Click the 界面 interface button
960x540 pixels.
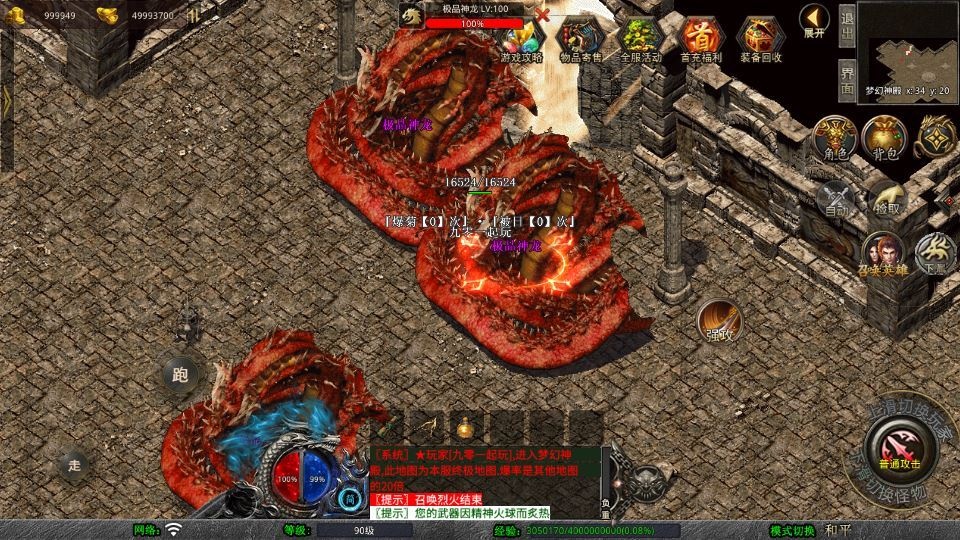point(847,77)
